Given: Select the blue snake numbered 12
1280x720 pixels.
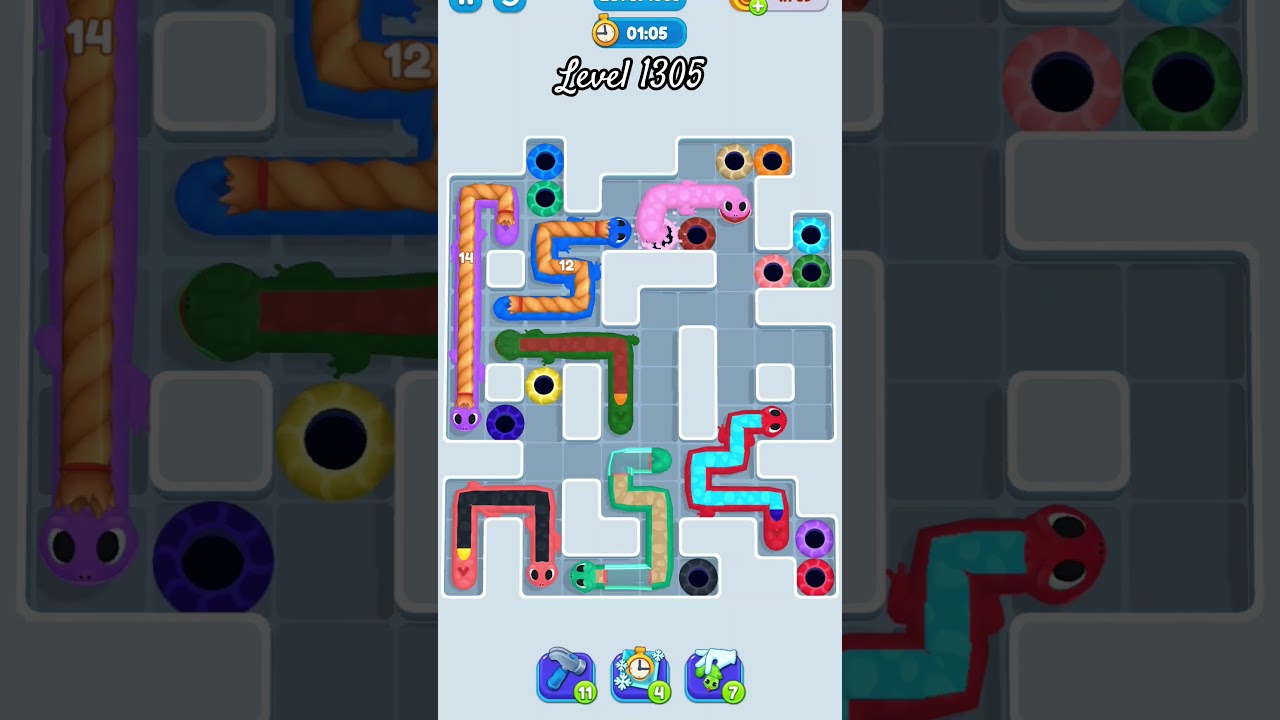Looking at the screenshot, I should click(x=567, y=265).
